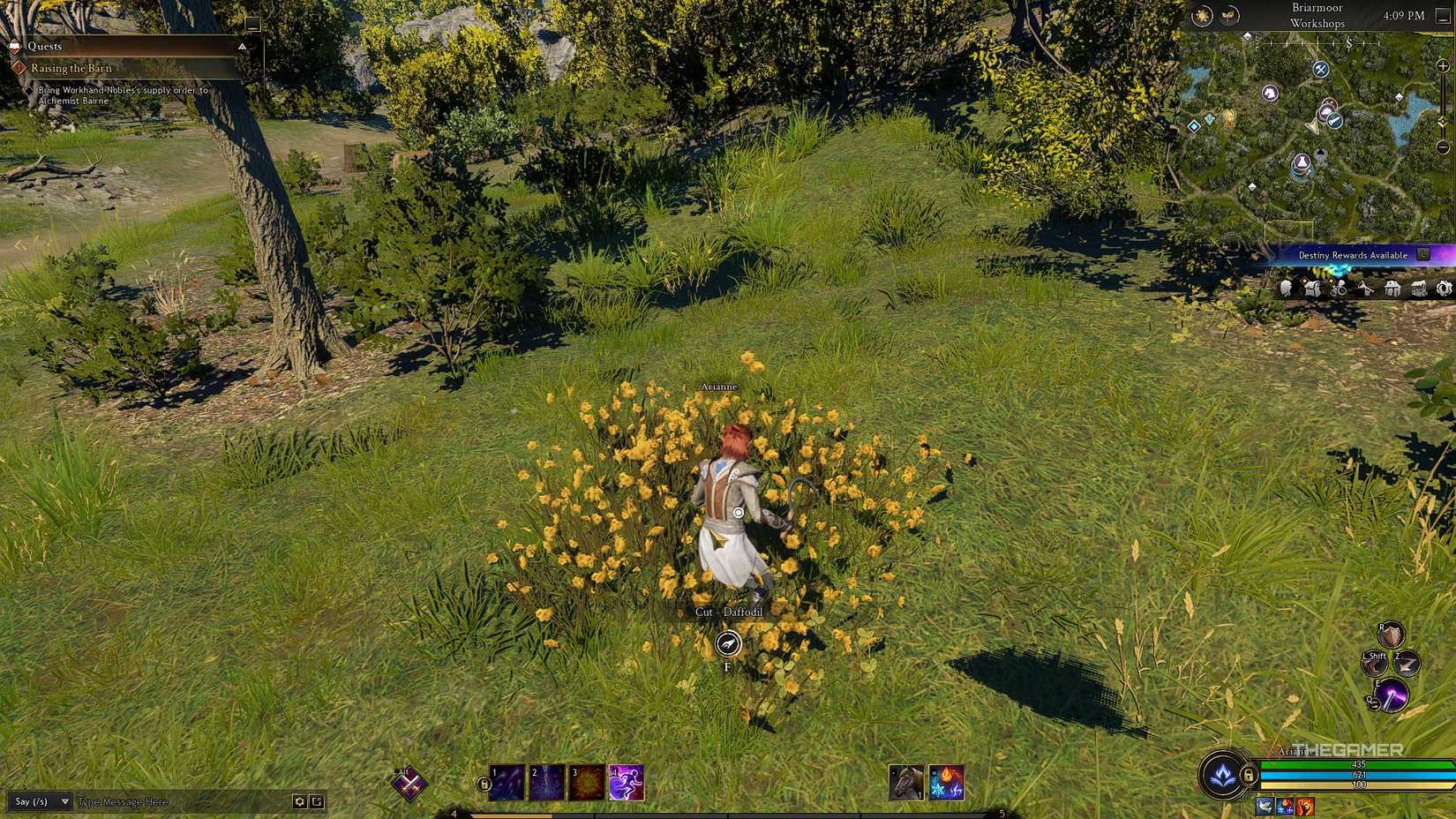
Task: Click the sprout icon above the minimap
Action: click(x=1229, y=16)
